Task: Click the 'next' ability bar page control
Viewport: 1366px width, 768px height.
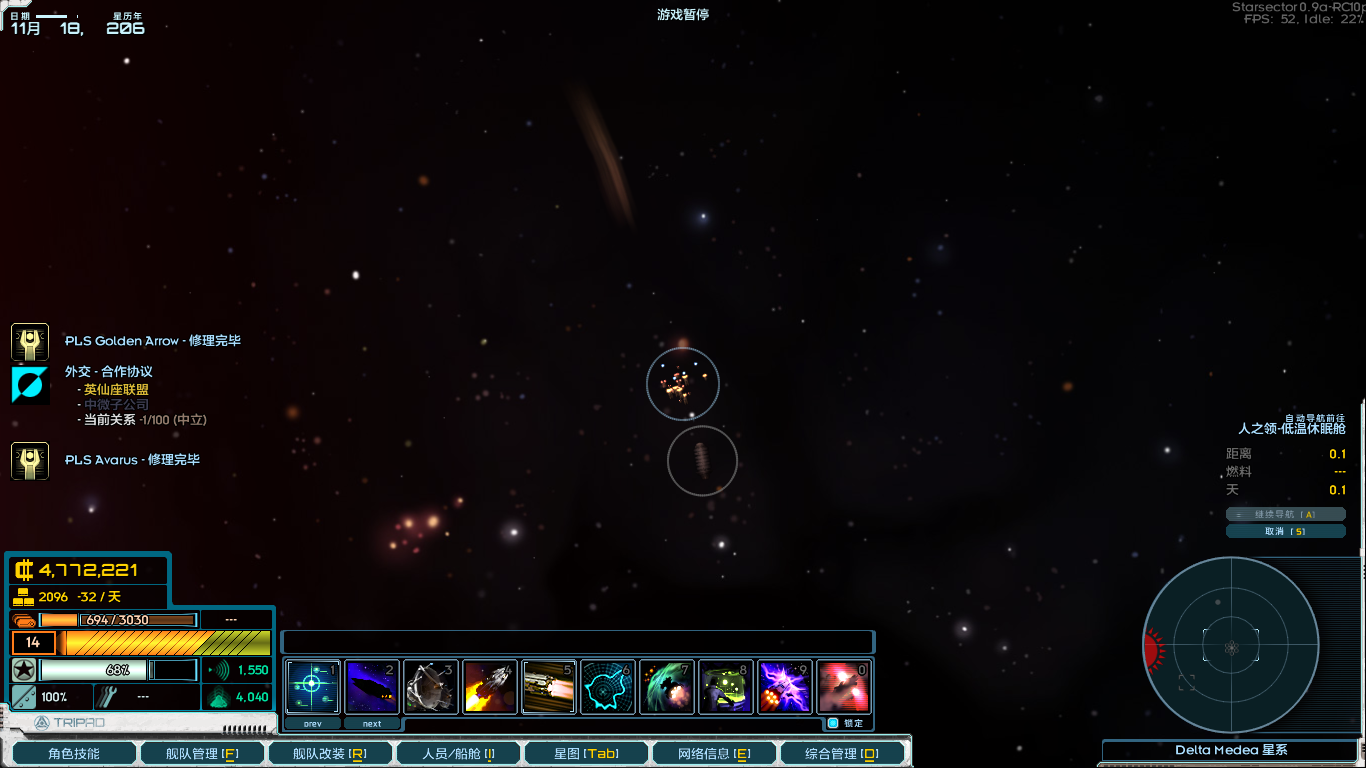Action: (x=372, y=722)
